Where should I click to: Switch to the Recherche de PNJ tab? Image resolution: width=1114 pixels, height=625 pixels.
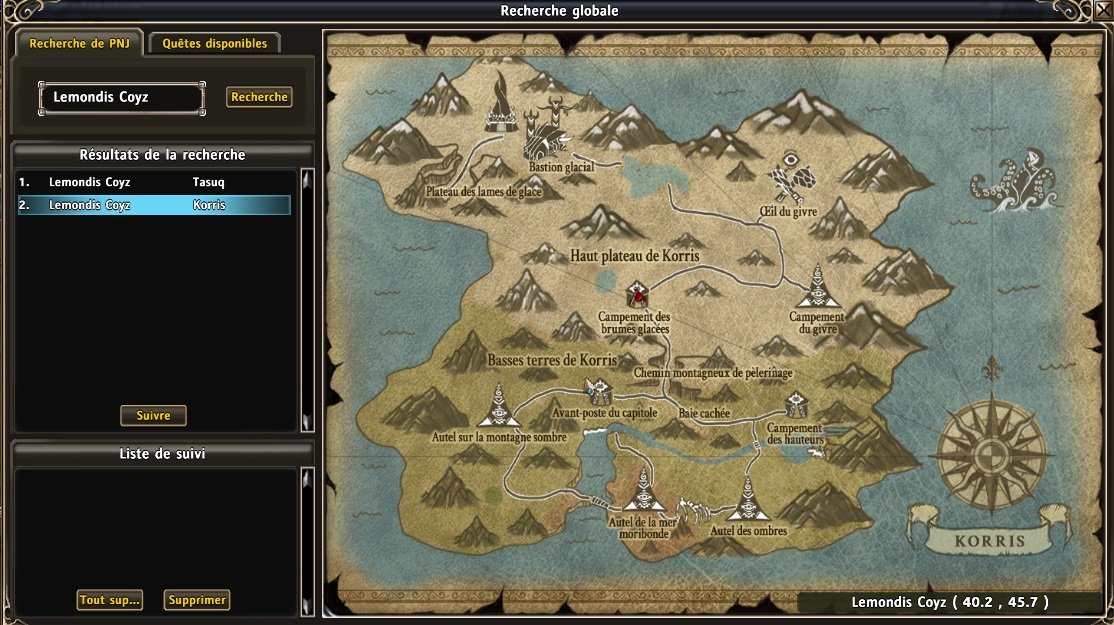[x=78, y=44]
